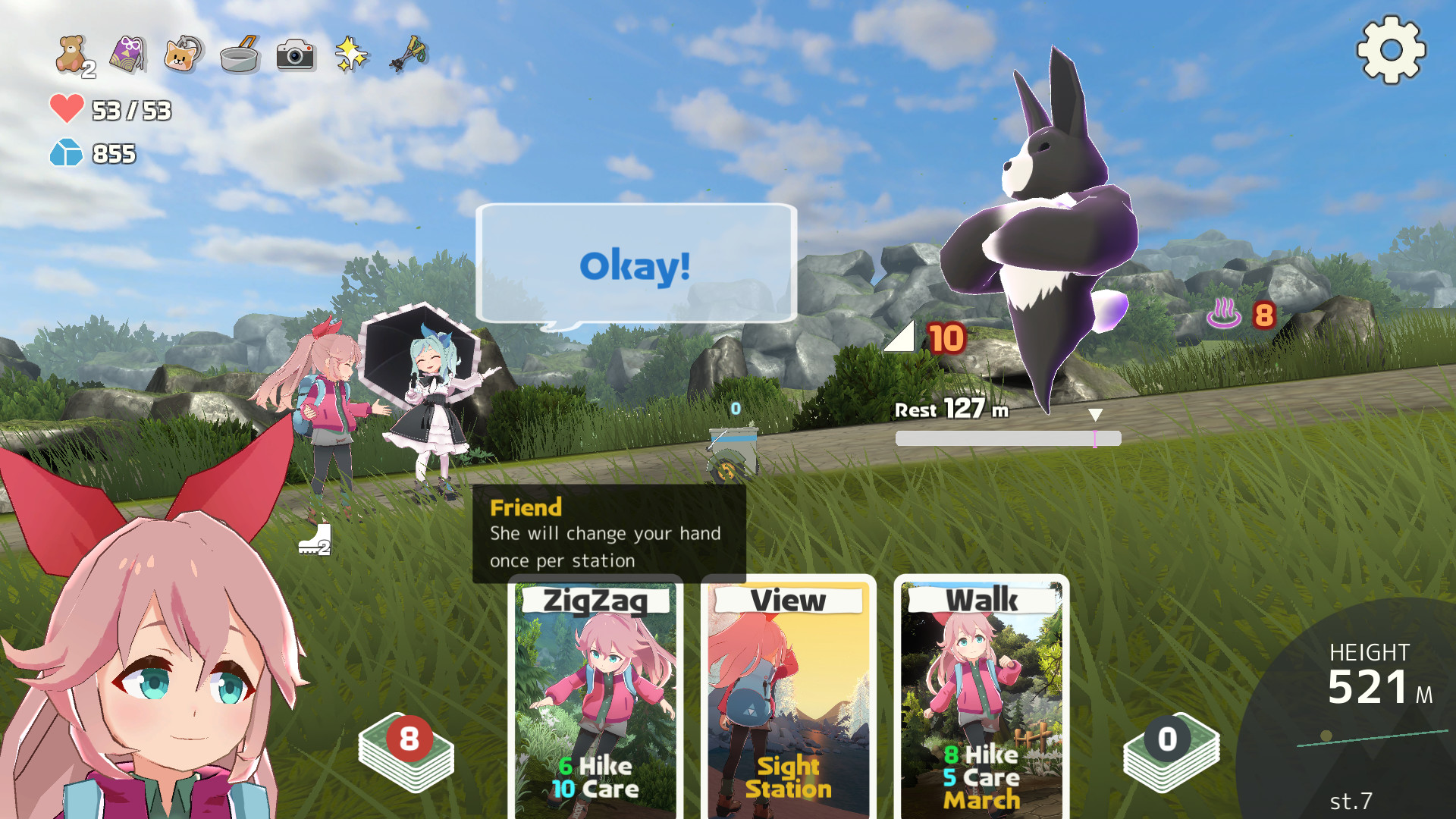Click the Rest 127 m label
1456x819 pixels.
tap(950, 409)
